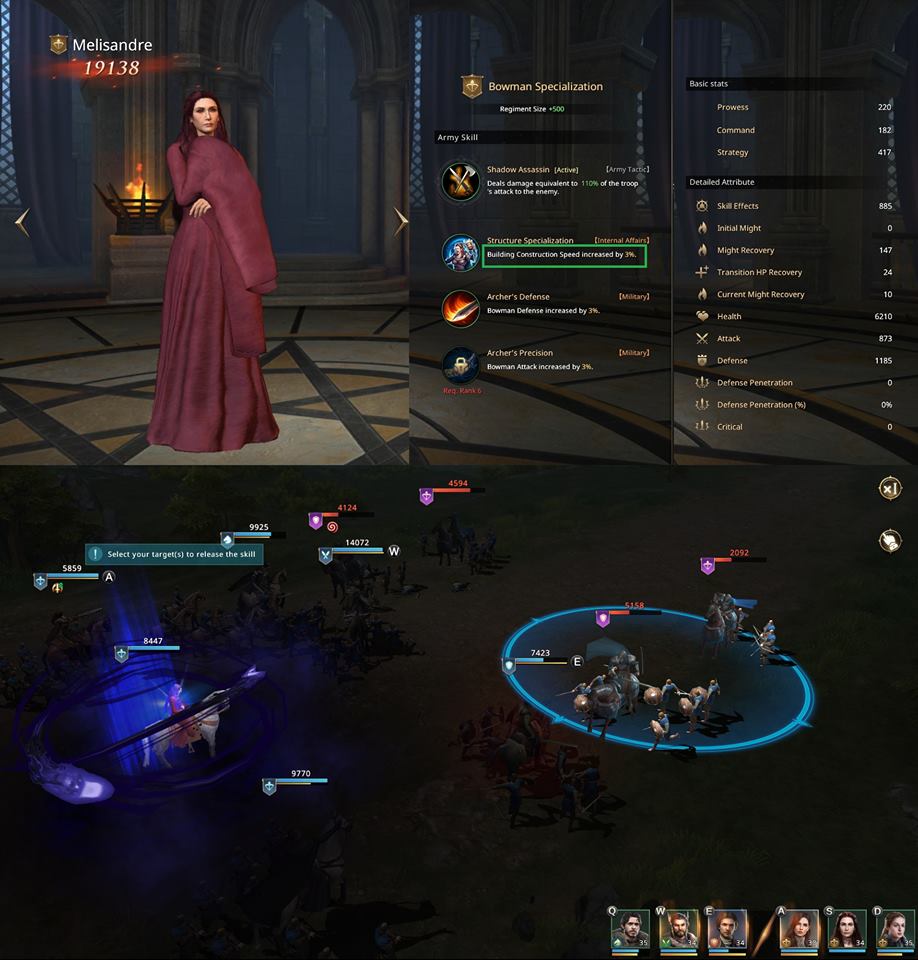Select the E commander portrait
Image resolution: width=918 pixels, height=960 pixels.
(727, 929)
